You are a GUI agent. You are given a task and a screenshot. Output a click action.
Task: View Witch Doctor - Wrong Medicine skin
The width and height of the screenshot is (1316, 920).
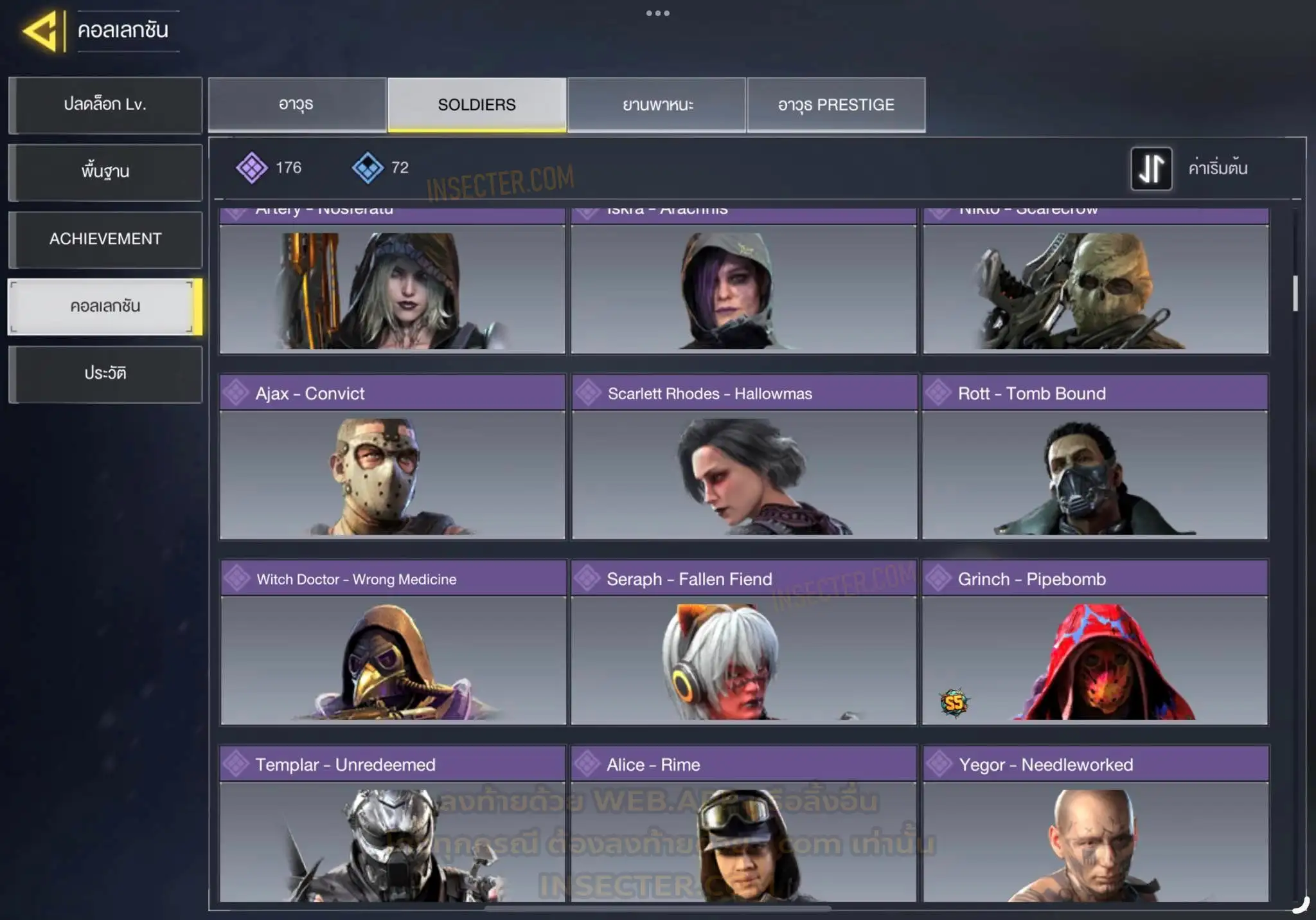click(392, 642)
